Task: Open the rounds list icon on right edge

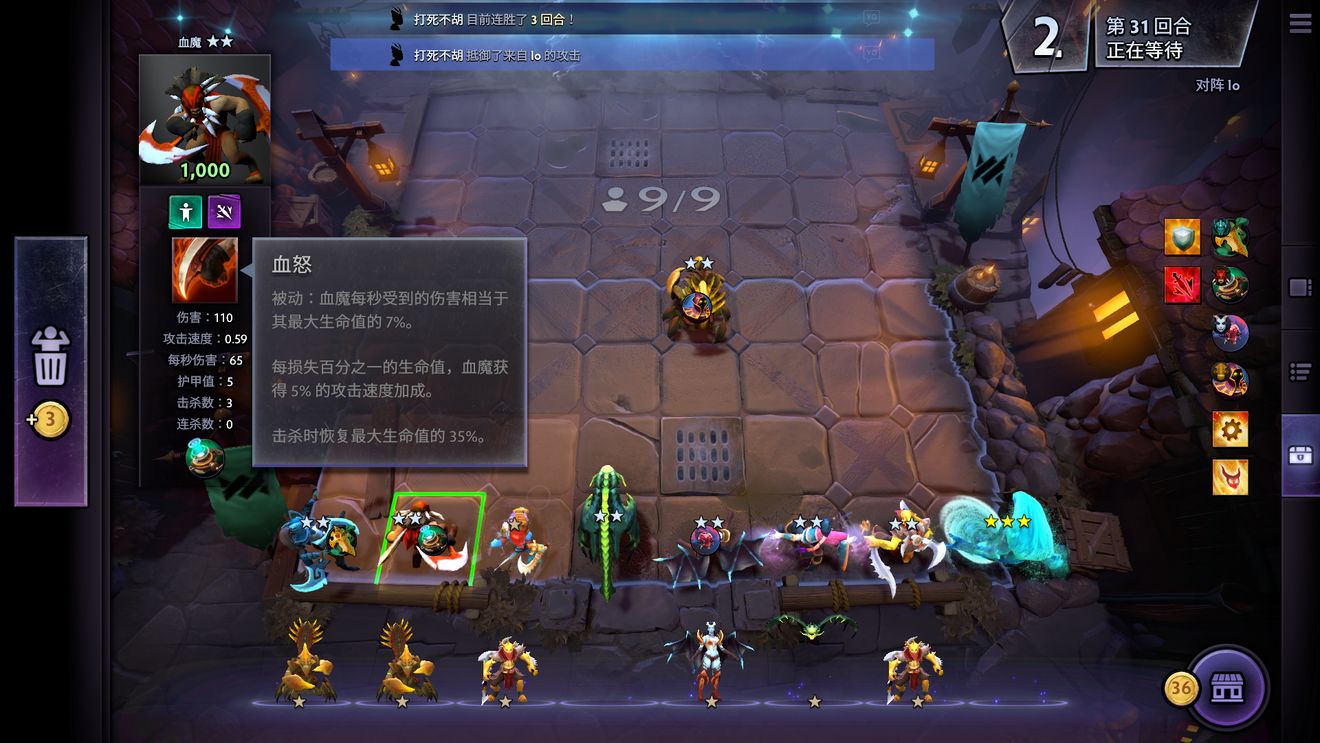Action: (1300, 371)
